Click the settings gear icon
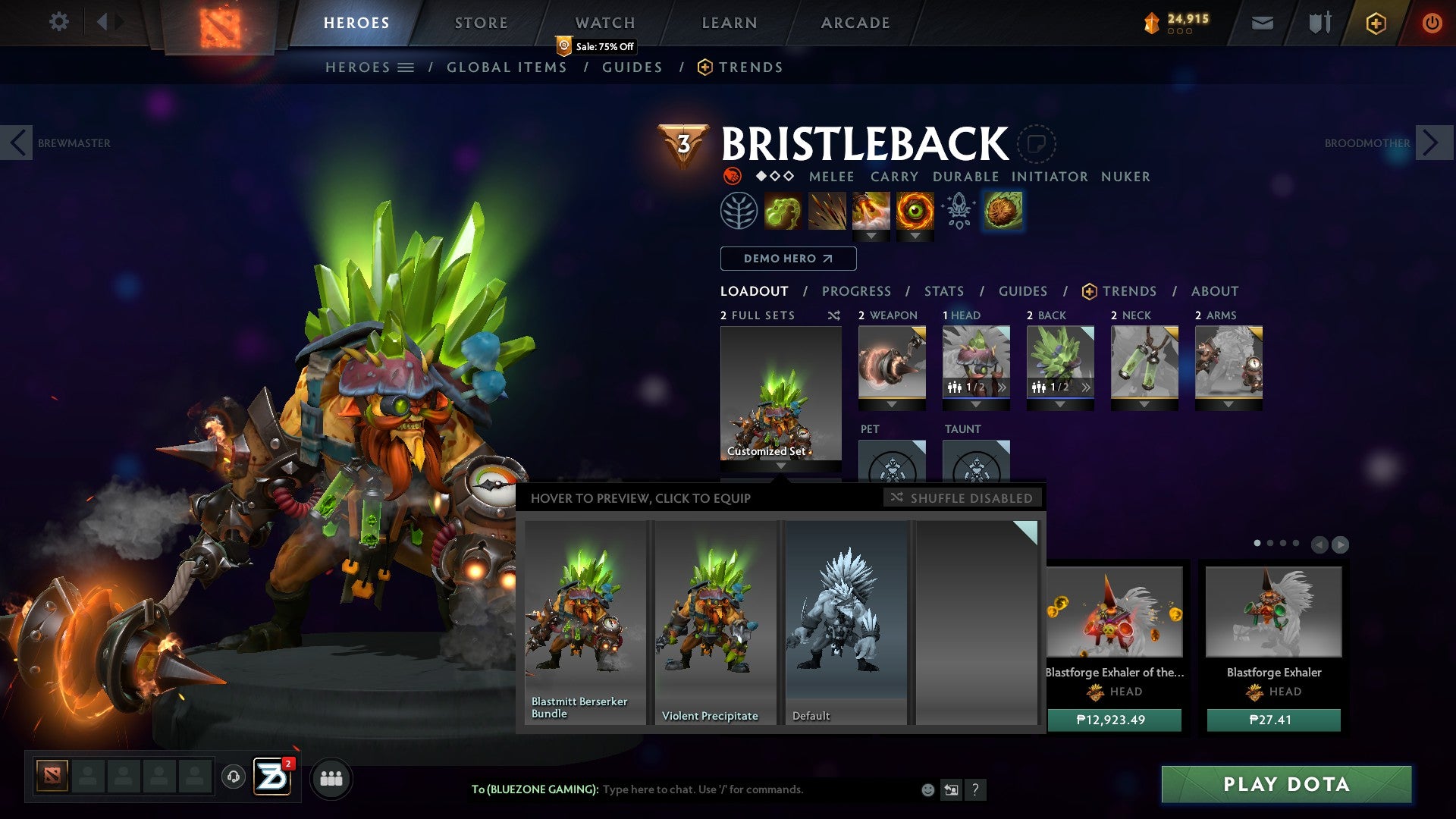This screenshot has width=1456, height=819. pyautogui.click(x=58, y=22)
